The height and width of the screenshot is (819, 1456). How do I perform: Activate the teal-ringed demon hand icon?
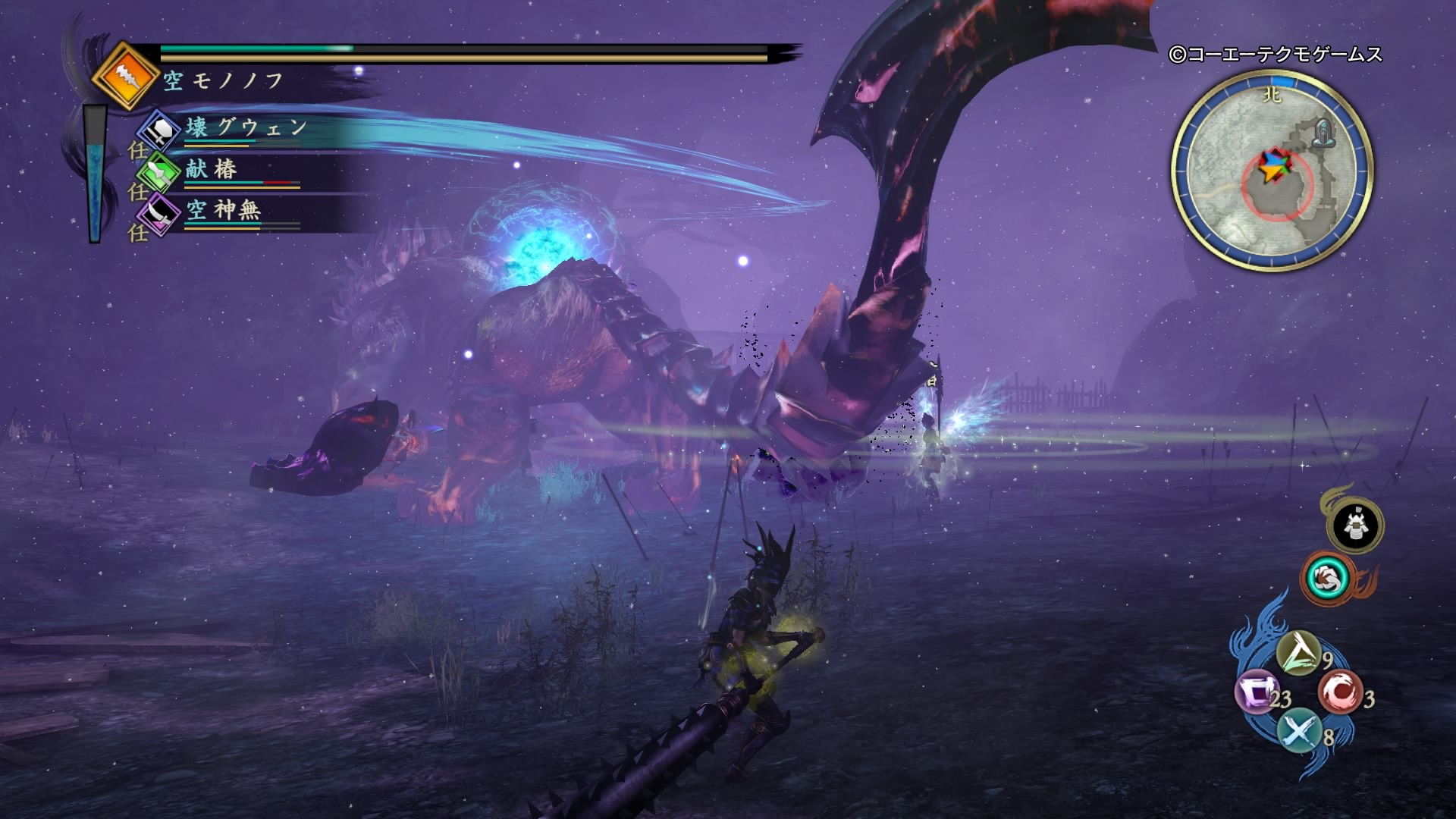pos(1326,579)
